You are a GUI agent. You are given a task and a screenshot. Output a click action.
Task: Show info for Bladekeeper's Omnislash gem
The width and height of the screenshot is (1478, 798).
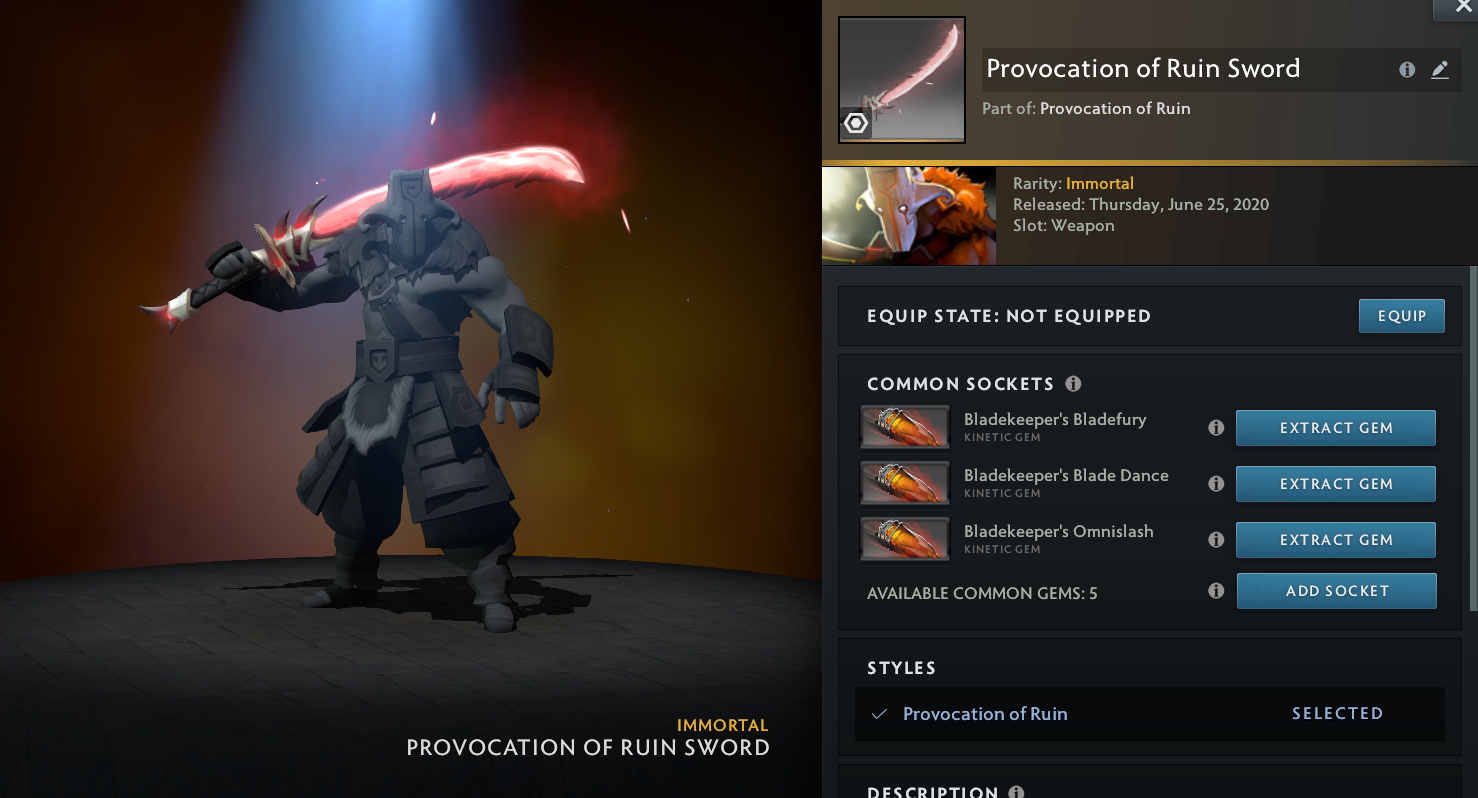point(1216,540)
